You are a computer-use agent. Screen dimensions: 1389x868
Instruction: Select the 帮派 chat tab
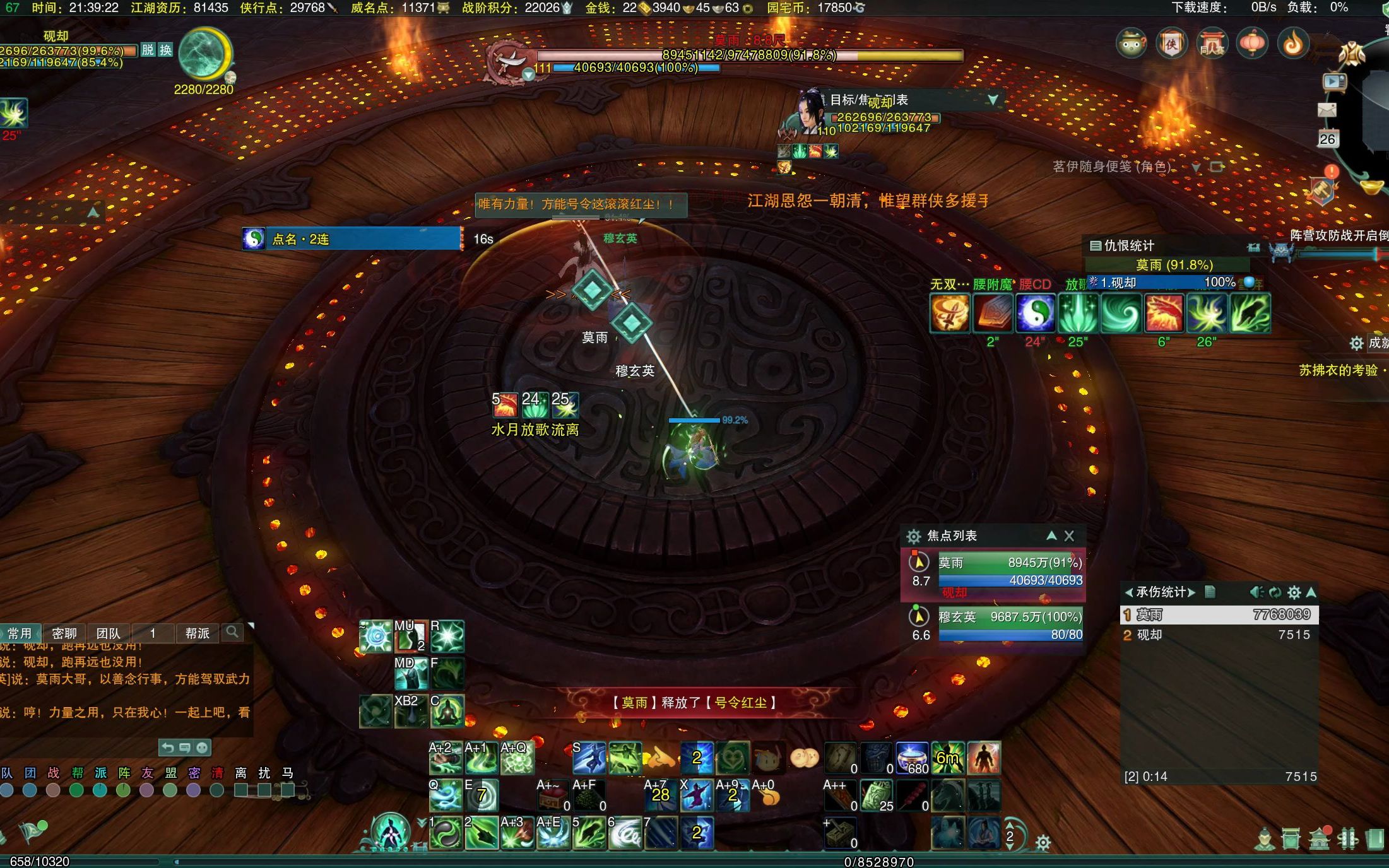[x=198, y=633]
